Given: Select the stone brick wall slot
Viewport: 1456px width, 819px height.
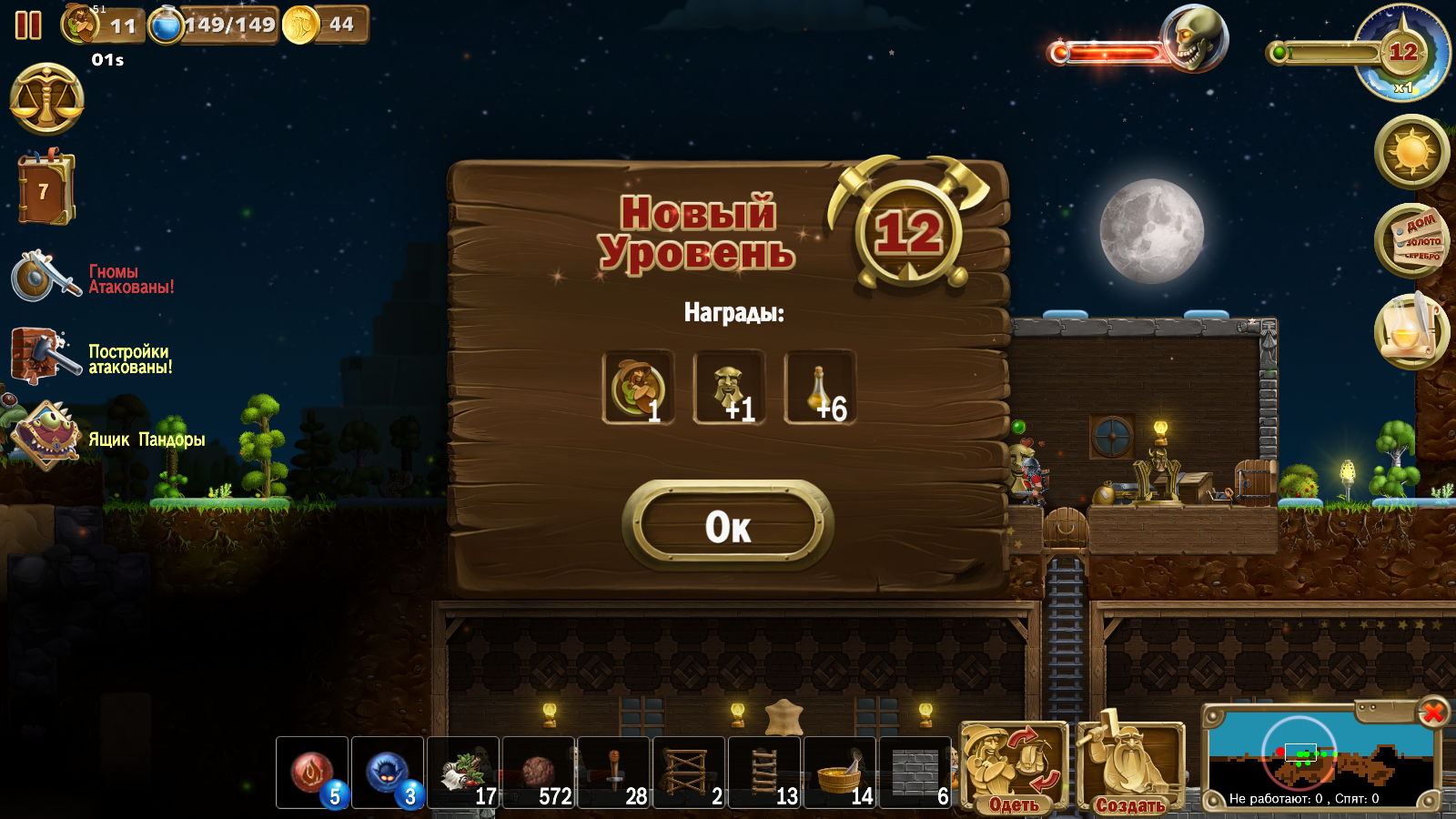Looking at the screenshot, I should [x=915, y=773].
